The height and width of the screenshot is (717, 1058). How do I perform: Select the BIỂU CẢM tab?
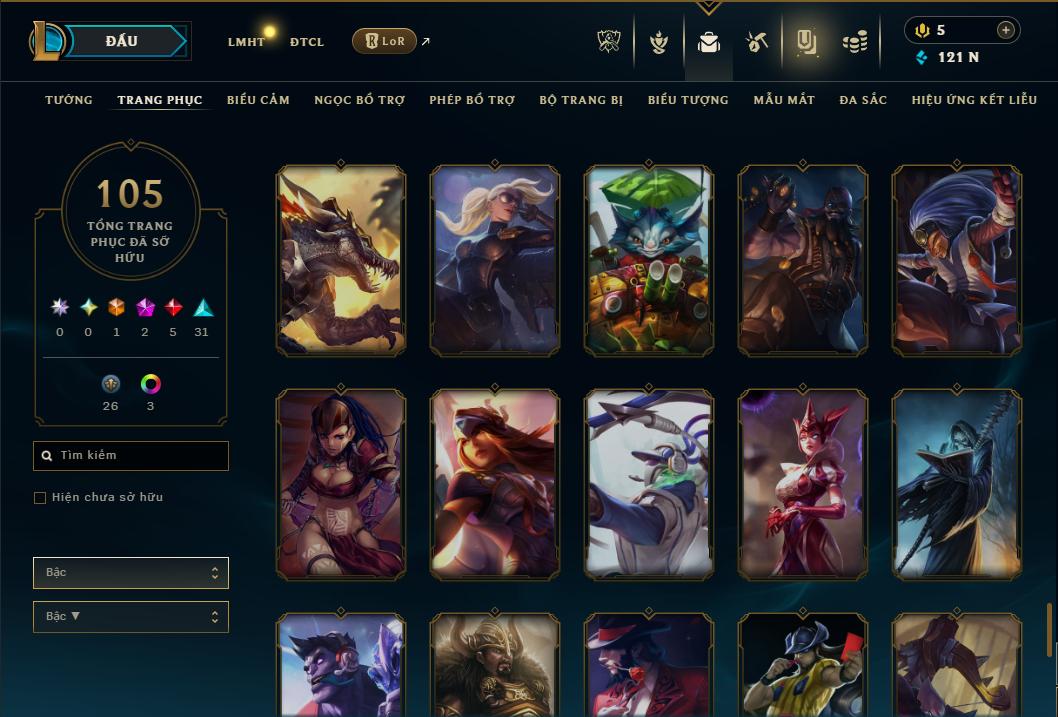[x=258, y=100]
